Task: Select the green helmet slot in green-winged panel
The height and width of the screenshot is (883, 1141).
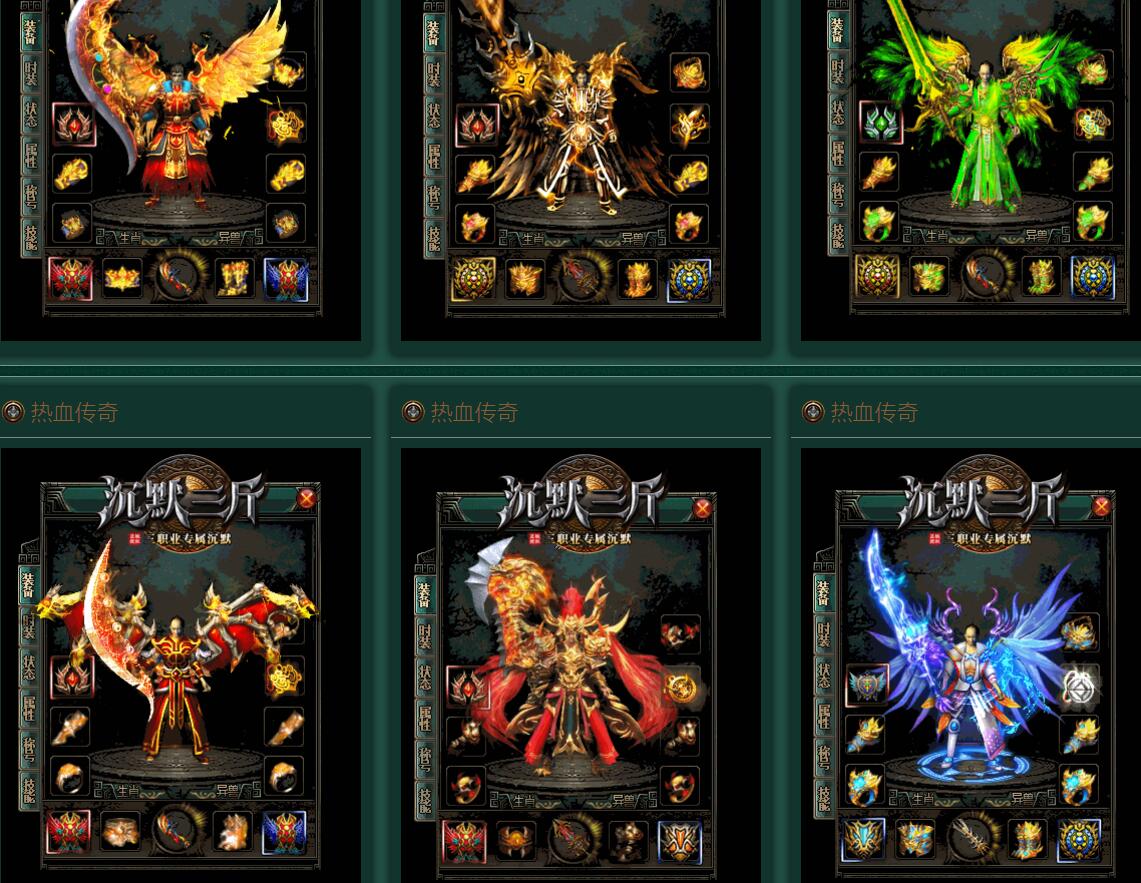Action: pyautogui.click(x=880, y=124)
